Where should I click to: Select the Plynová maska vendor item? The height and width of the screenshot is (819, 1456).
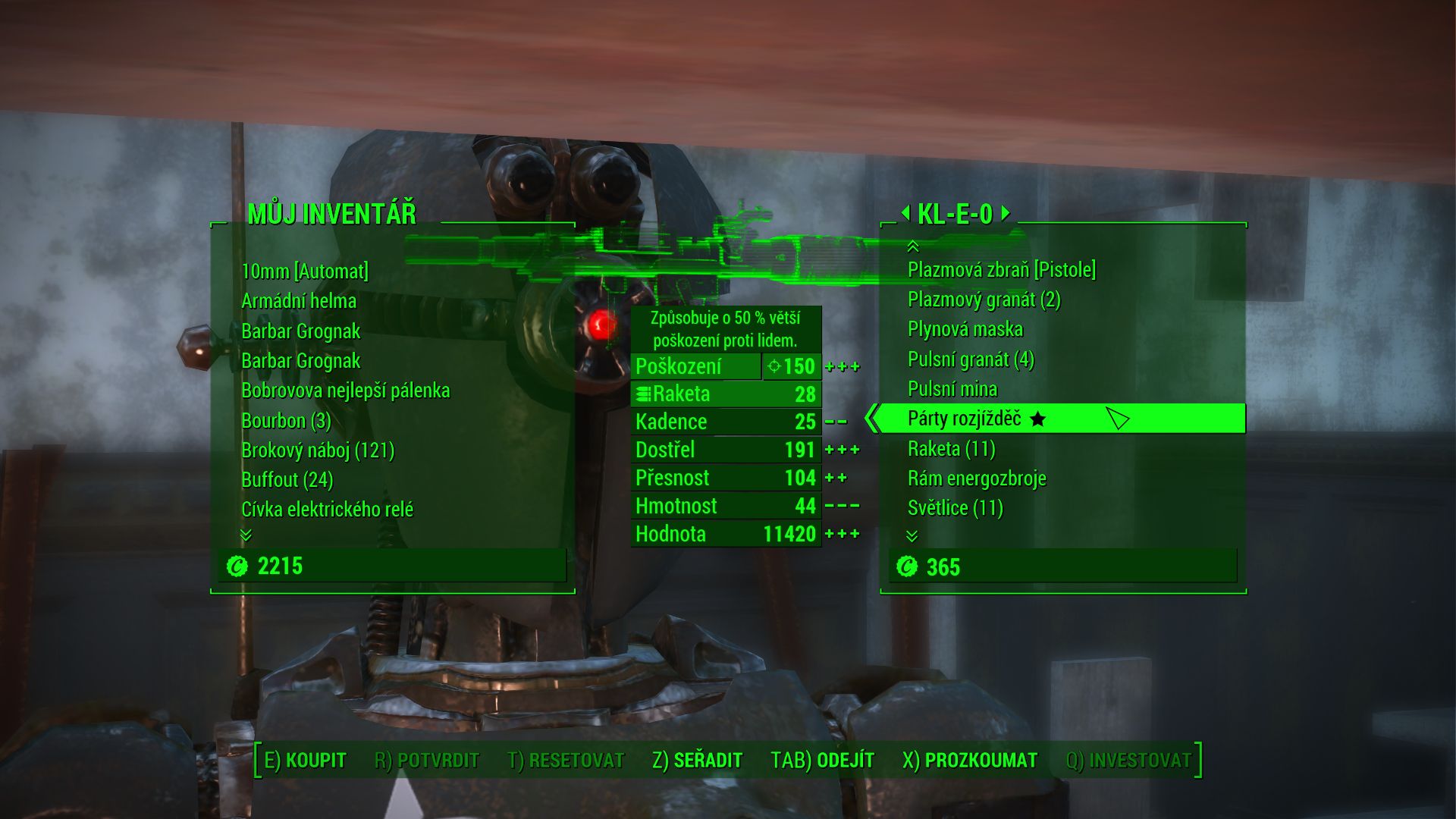[965, 329]
